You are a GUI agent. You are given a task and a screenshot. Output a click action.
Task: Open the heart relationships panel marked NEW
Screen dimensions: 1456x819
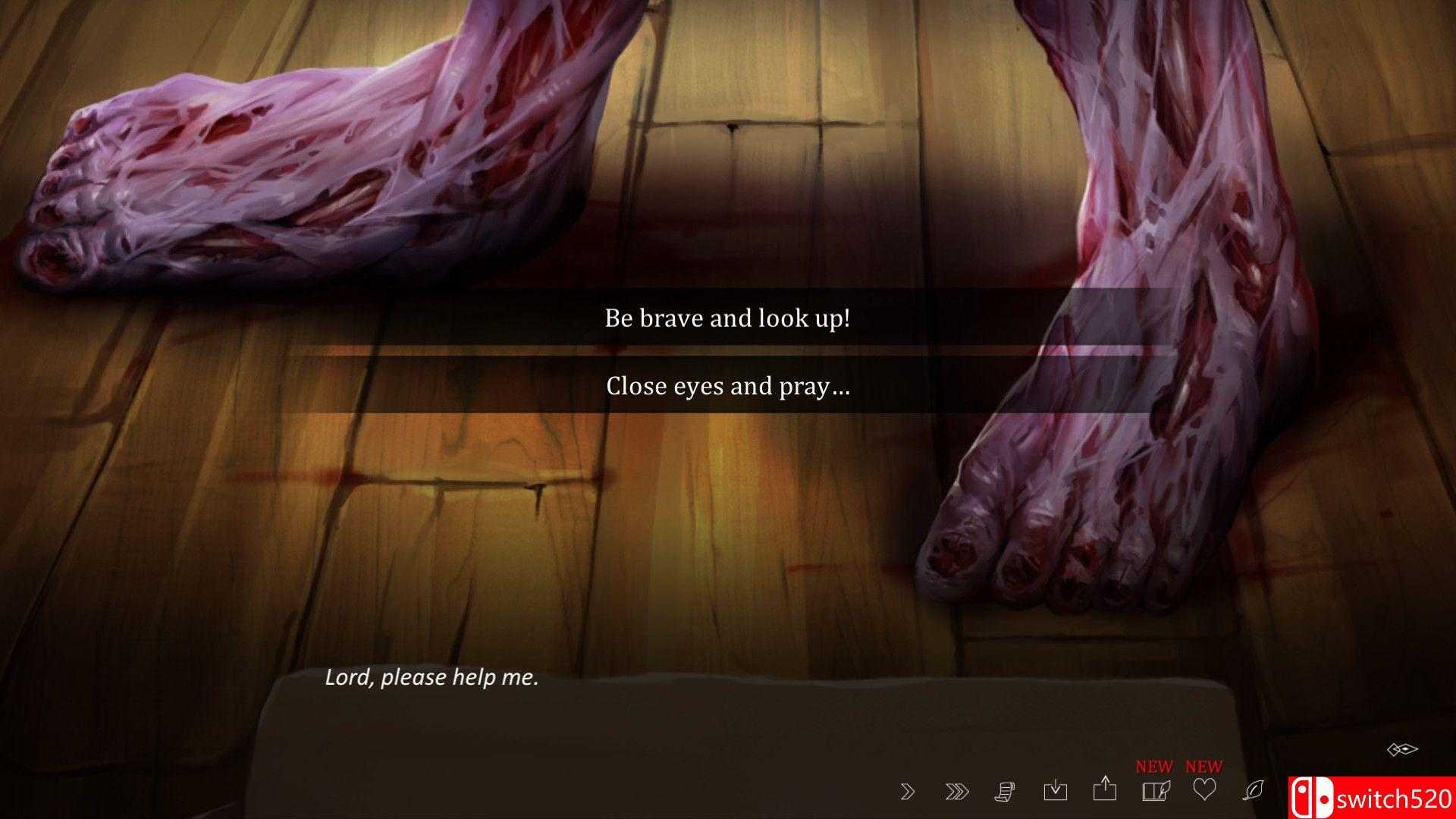[1204, 791]
